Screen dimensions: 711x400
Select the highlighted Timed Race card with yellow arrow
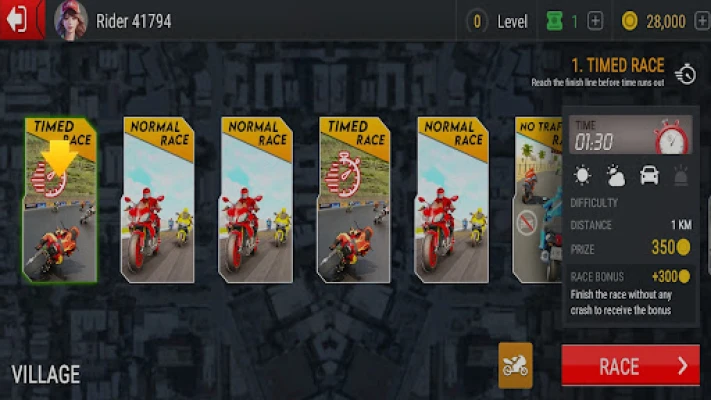click(60, 200)
